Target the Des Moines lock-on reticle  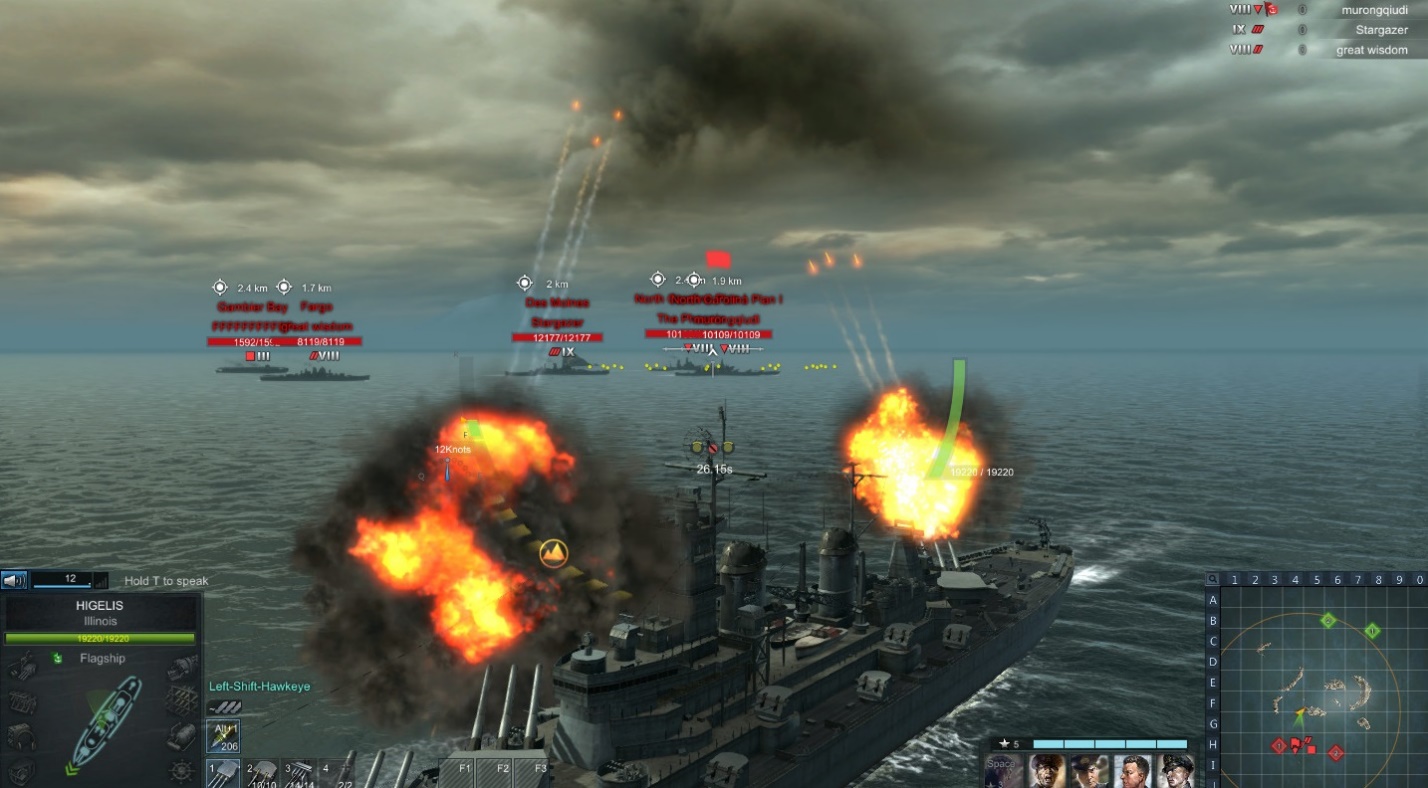coord(524,283)
